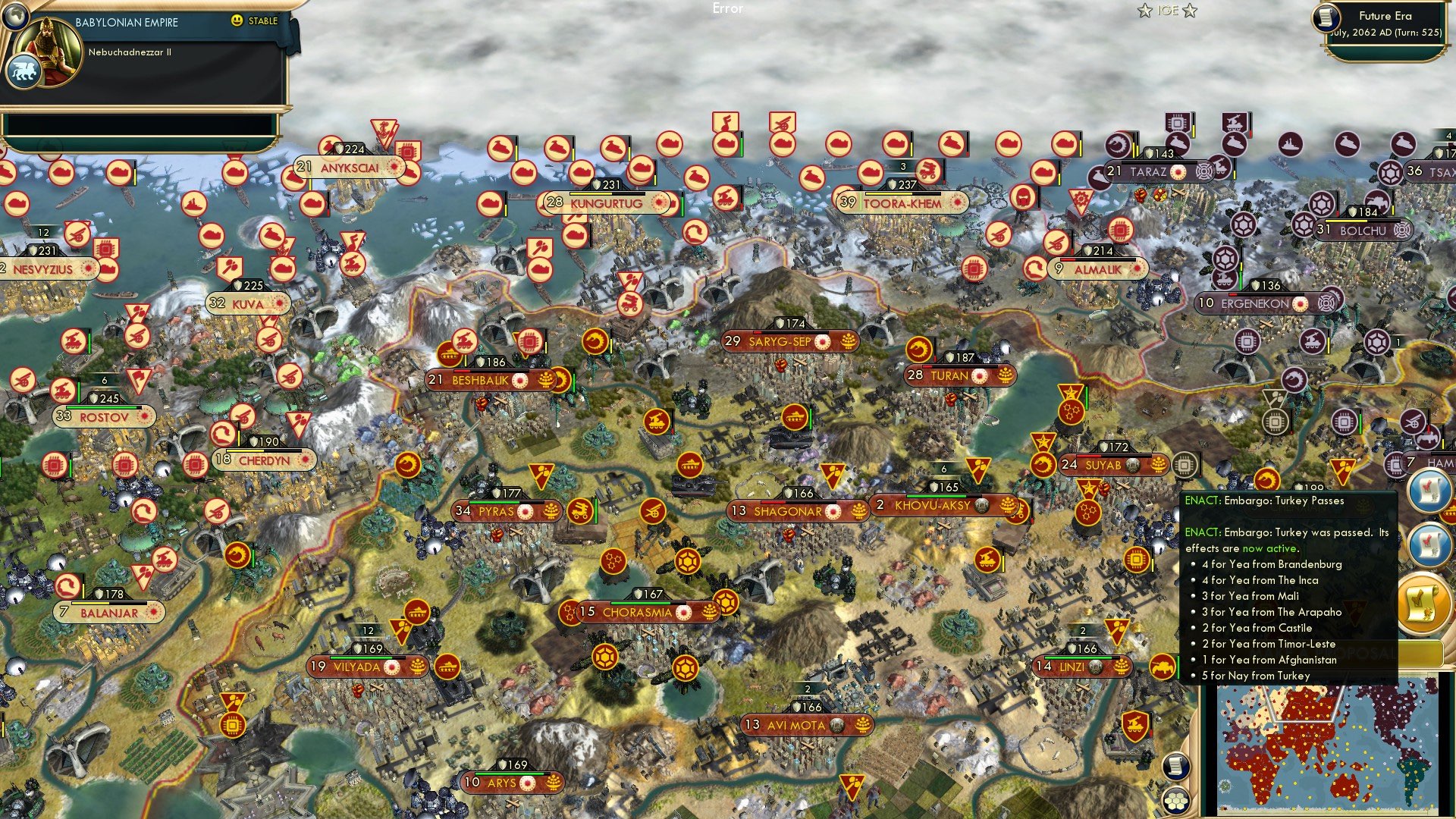
Task: Click the Babylonian winged lion emblem
Action: pyautogui.click(x=23, y=73)
